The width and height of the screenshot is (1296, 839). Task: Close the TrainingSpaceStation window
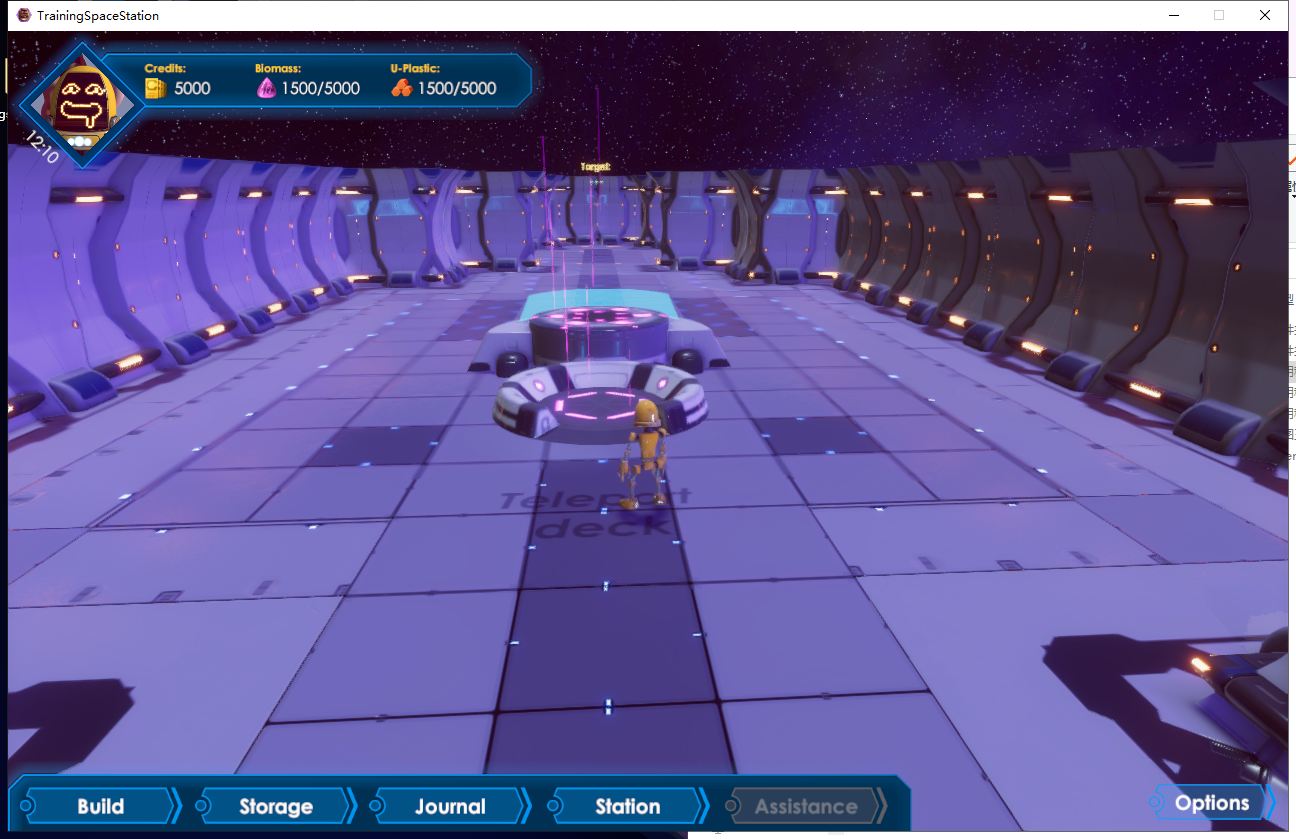point(1265,15)
